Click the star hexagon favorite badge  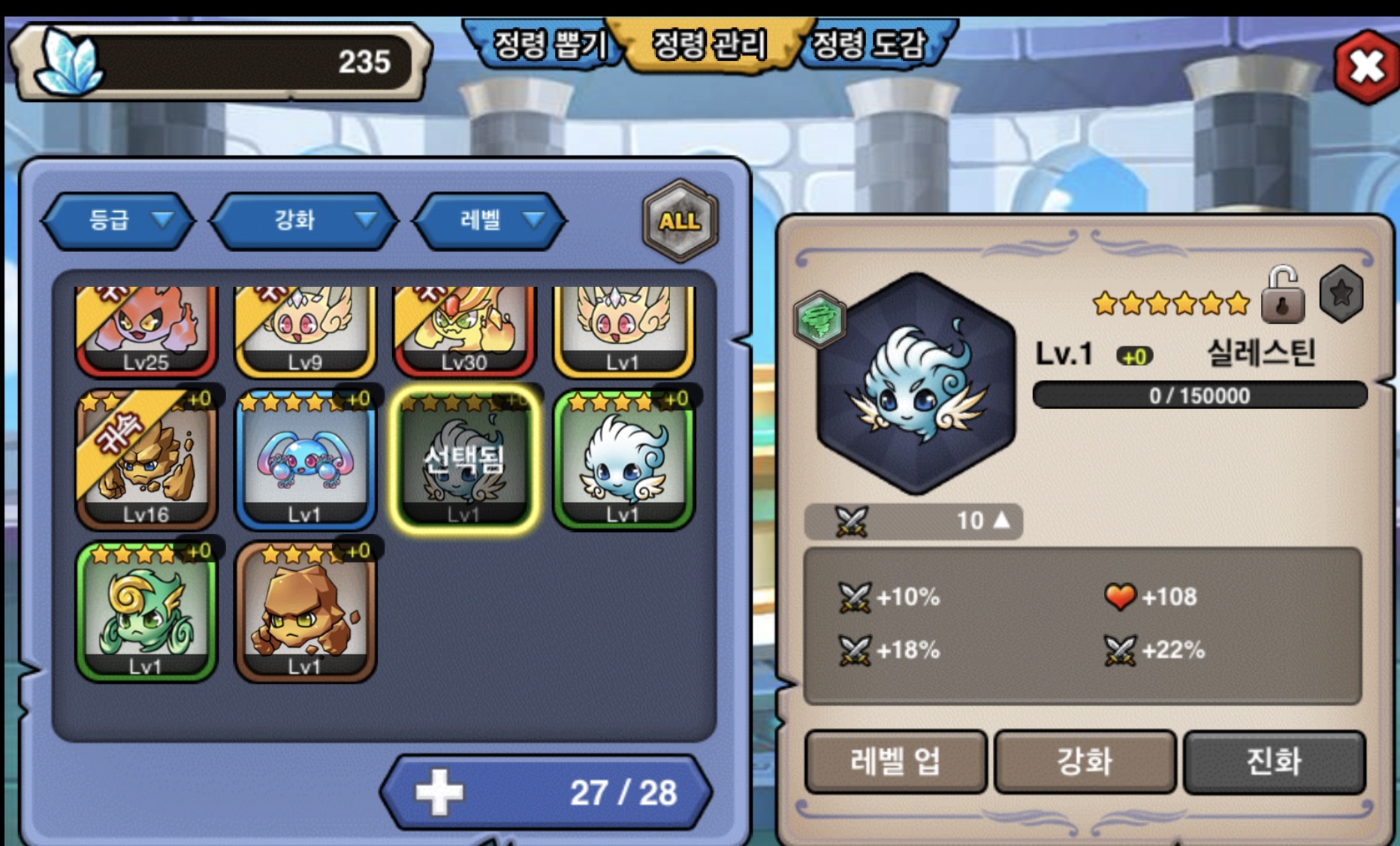tap(1341, 294)
